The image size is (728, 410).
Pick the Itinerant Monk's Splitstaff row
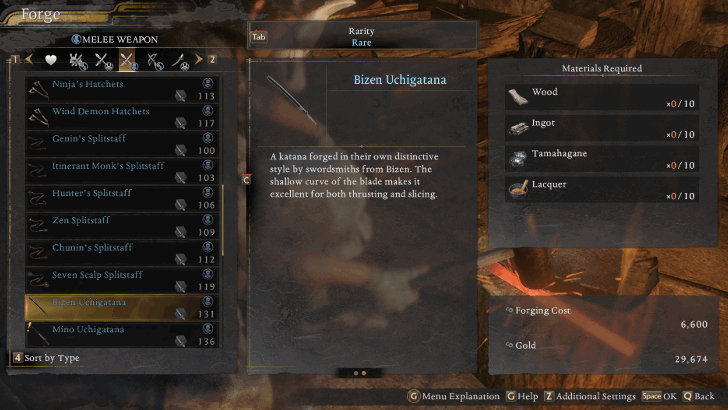click(122, 171)
